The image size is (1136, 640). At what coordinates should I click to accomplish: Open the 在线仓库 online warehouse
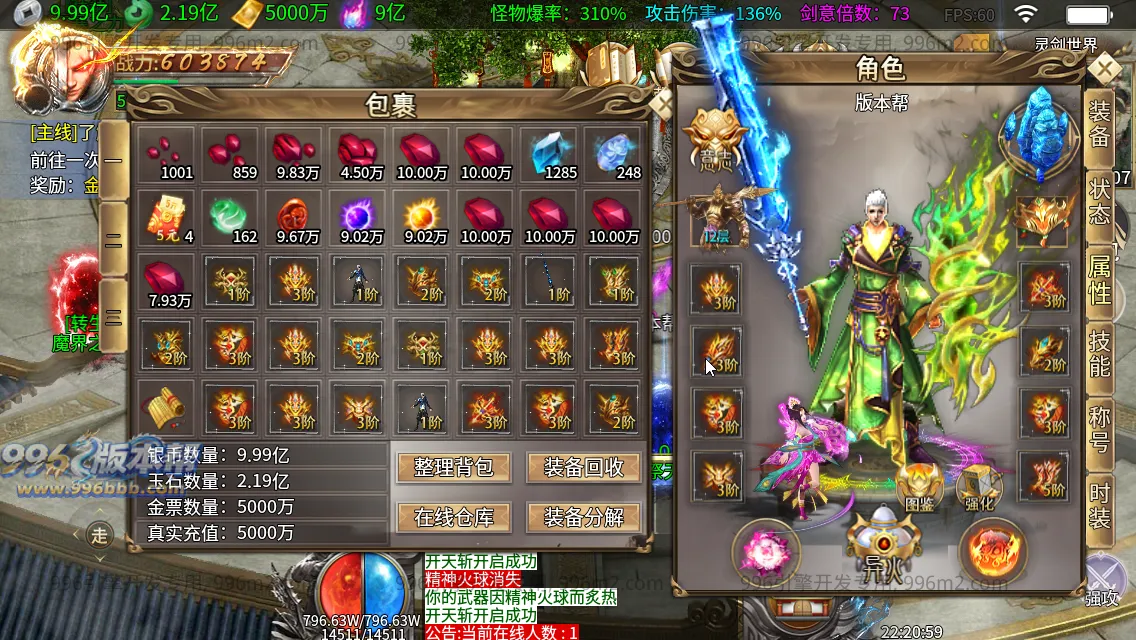[454, 517]
